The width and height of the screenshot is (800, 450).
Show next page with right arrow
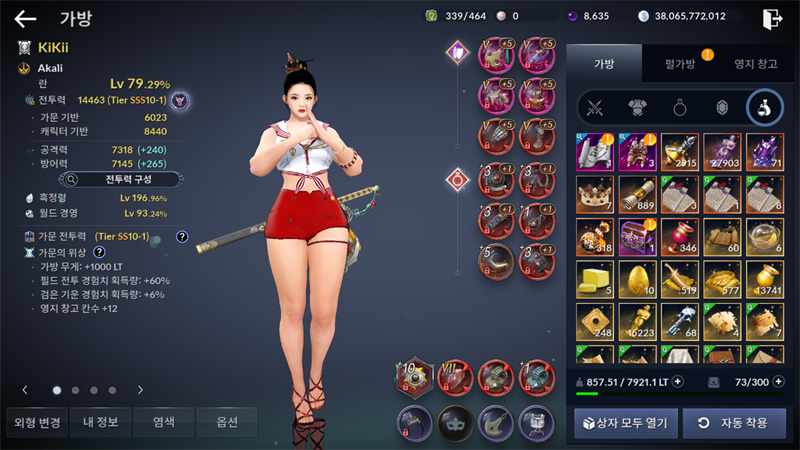coord(140,390)
